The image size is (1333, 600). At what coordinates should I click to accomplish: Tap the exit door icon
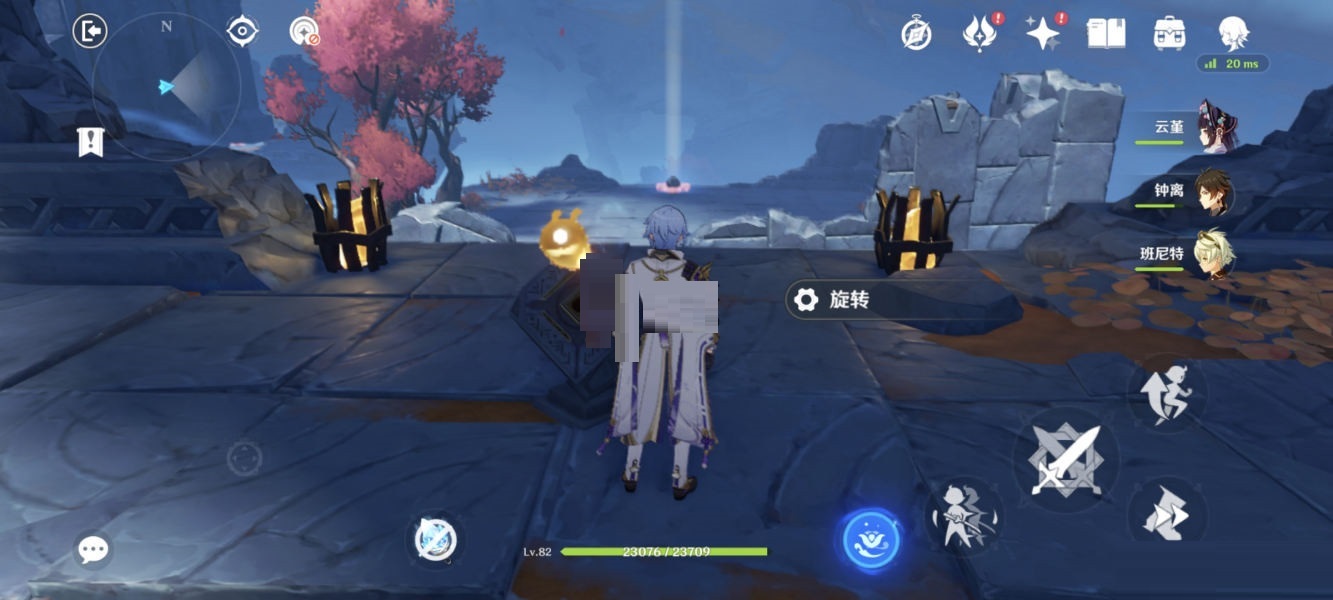[x=90, y=32]
